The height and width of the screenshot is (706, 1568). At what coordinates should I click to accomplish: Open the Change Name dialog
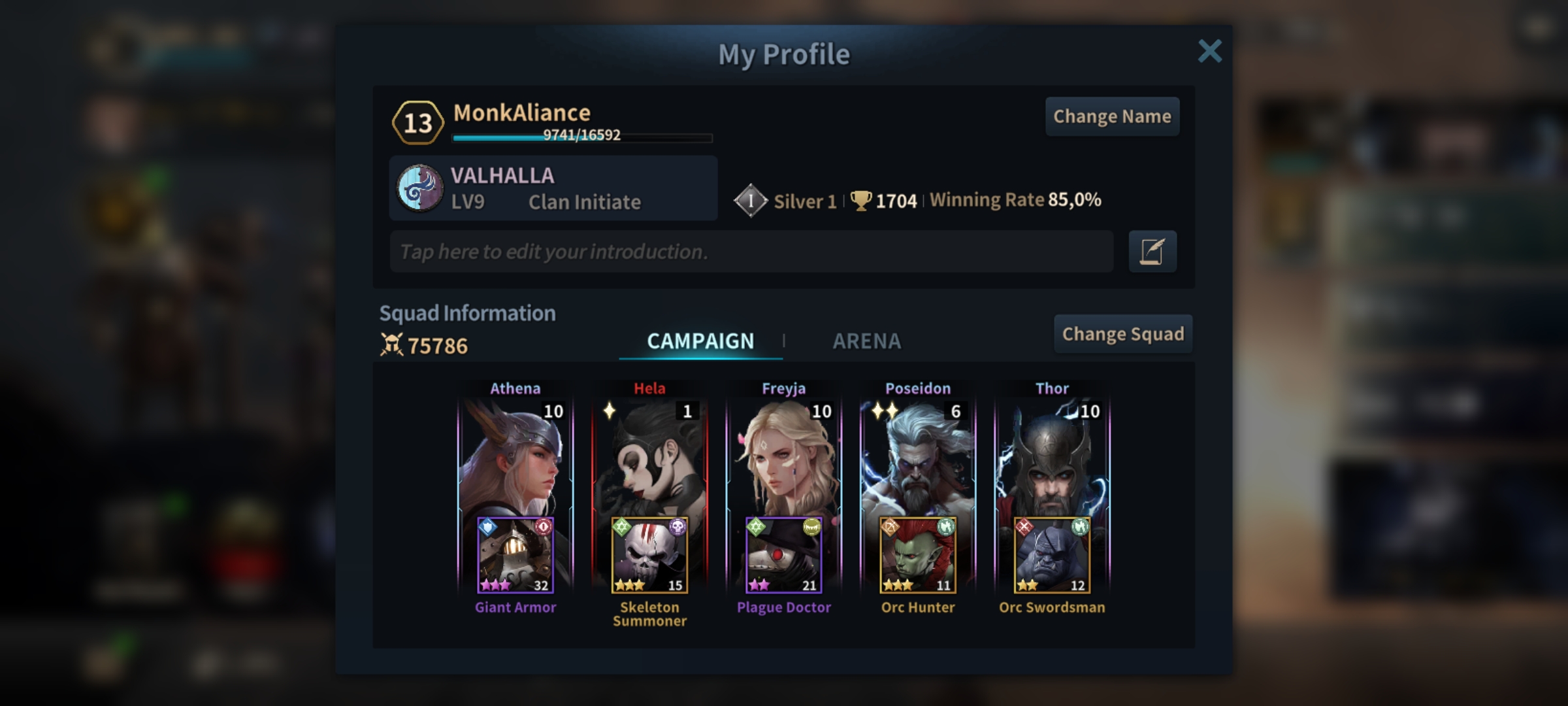click(x=1112, y=116)
